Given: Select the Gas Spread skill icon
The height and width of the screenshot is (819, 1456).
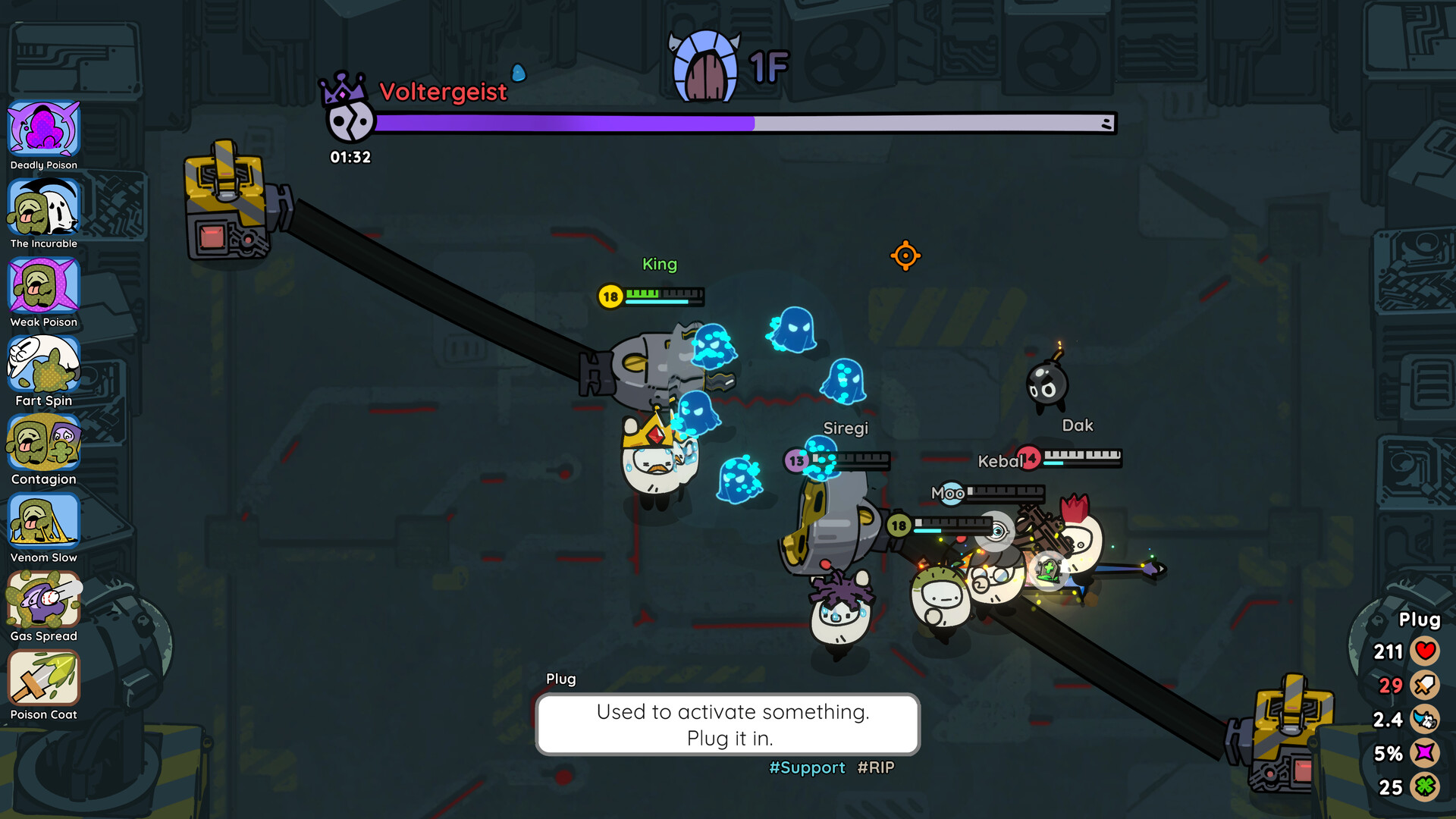Looking at the screenshot, I should [43, 600].
